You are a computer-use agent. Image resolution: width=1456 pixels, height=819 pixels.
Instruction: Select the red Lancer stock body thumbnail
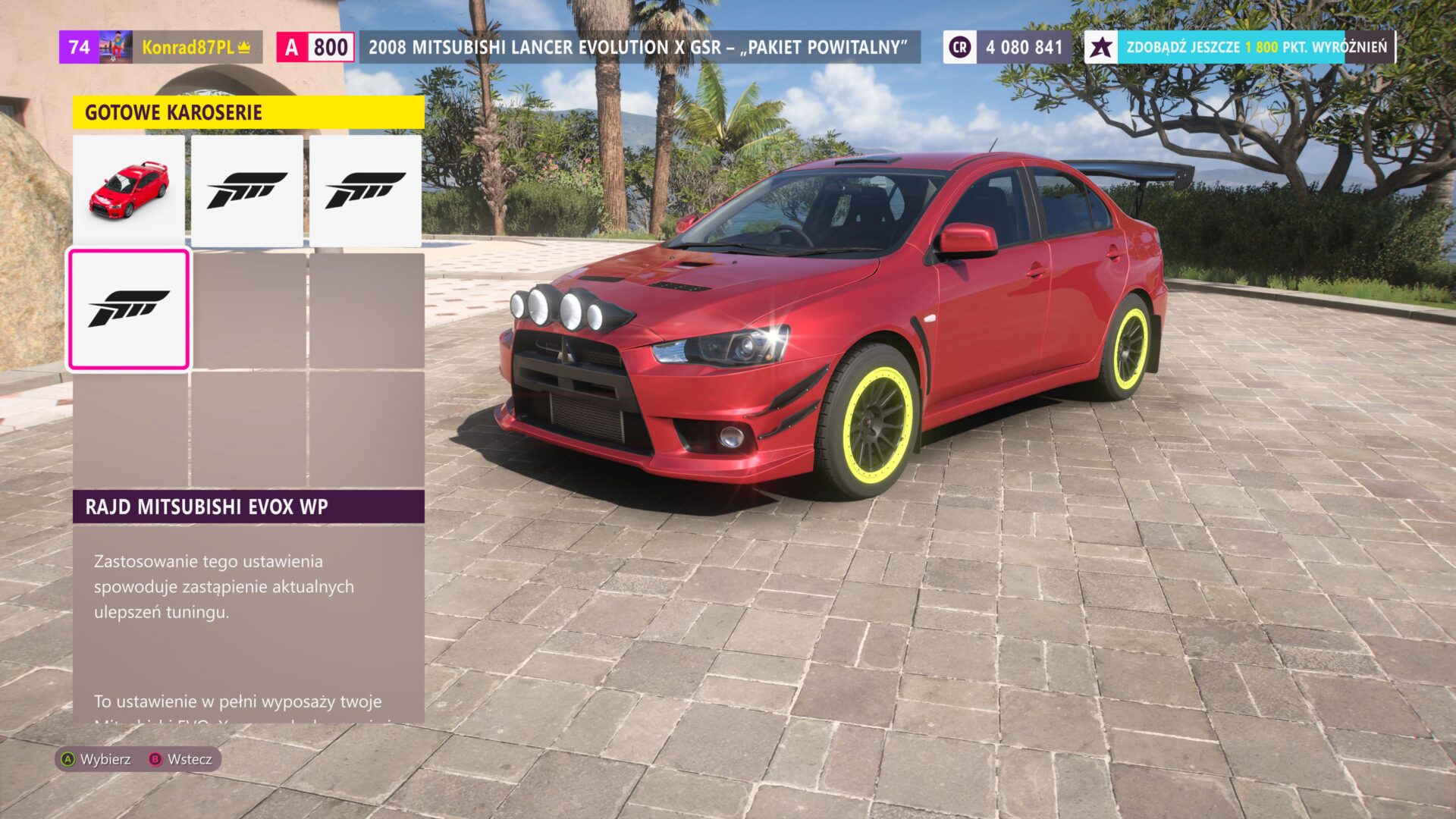[129, 190]
